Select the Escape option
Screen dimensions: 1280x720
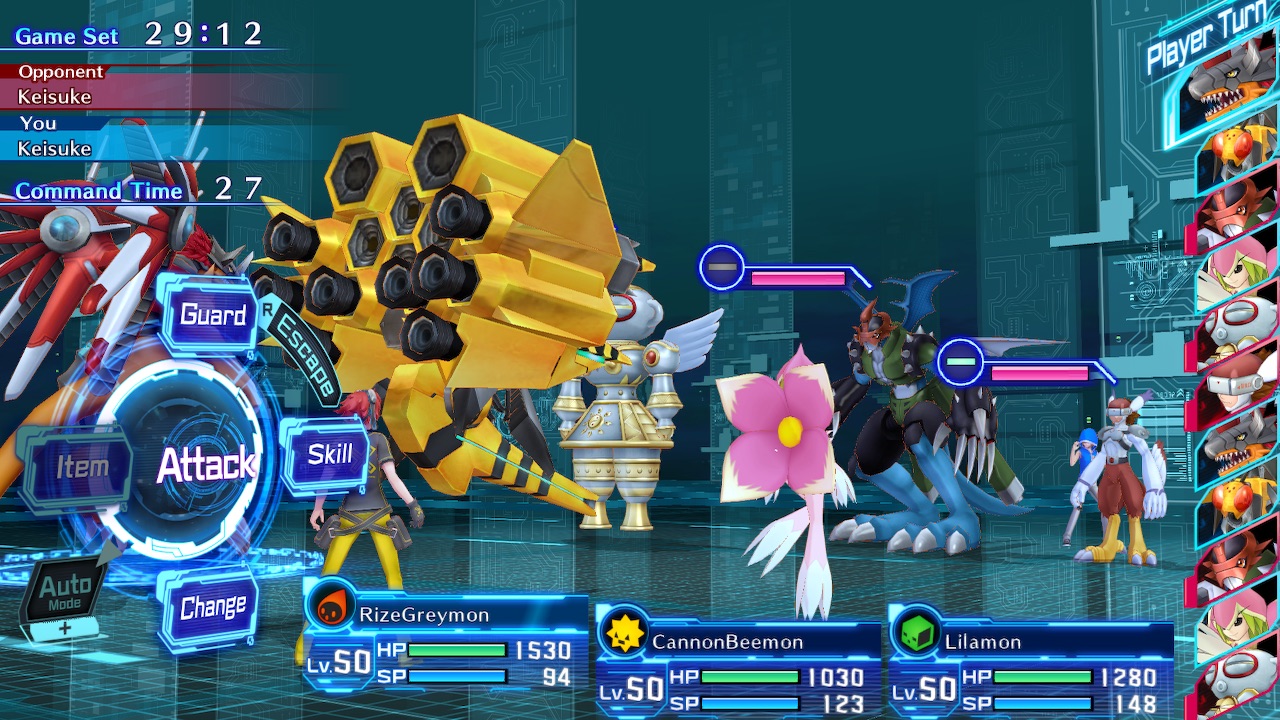click(x=307, y=357)
